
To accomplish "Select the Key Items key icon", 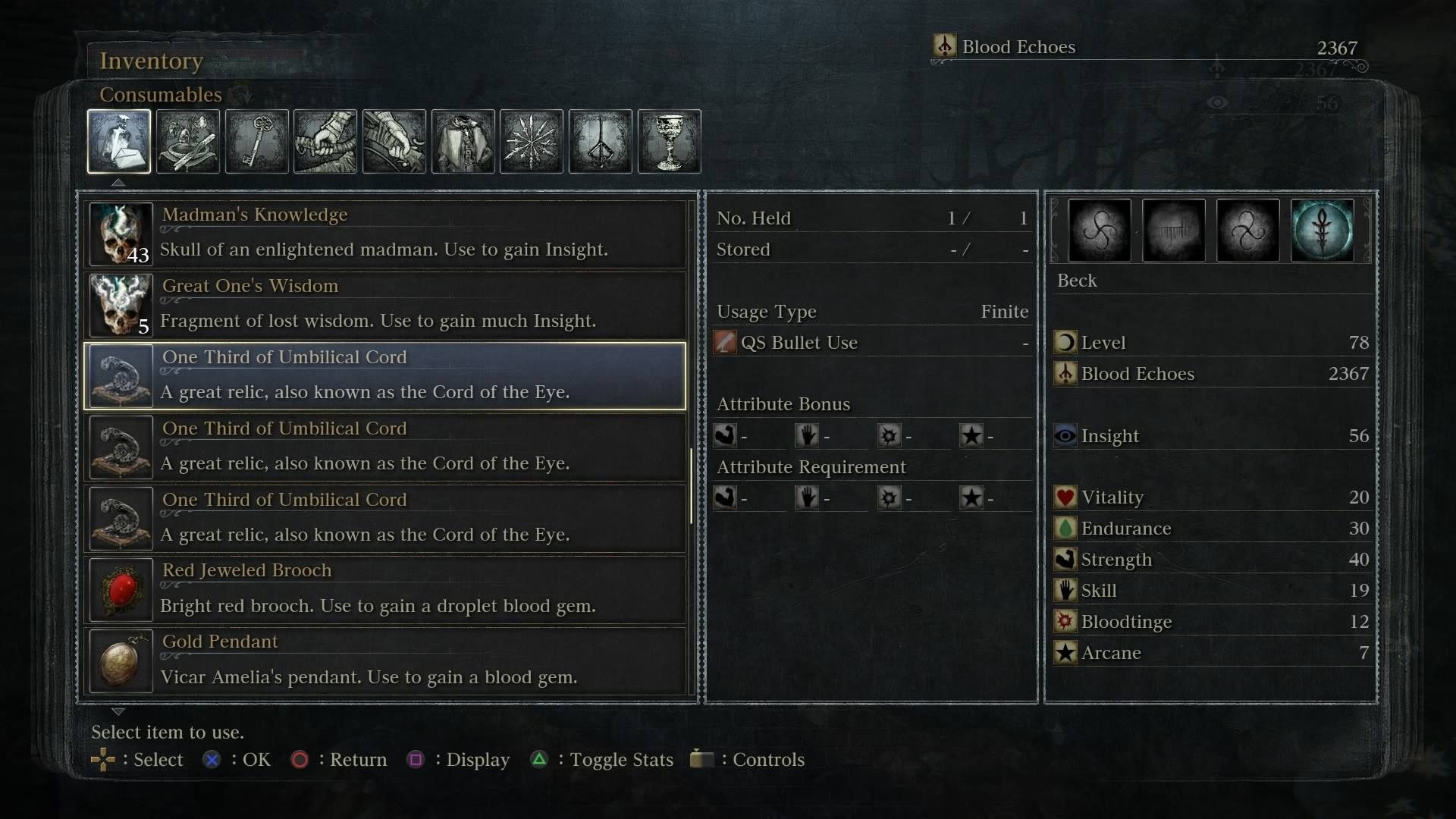I will click(x=256, y=142).
